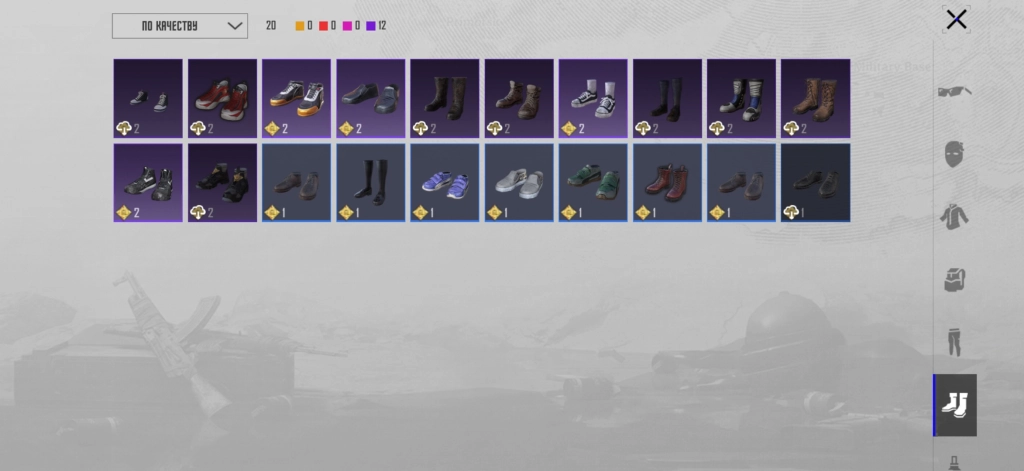
Task: Open the 'По качеству' sort dropdown
Action: tap(180, 26)
